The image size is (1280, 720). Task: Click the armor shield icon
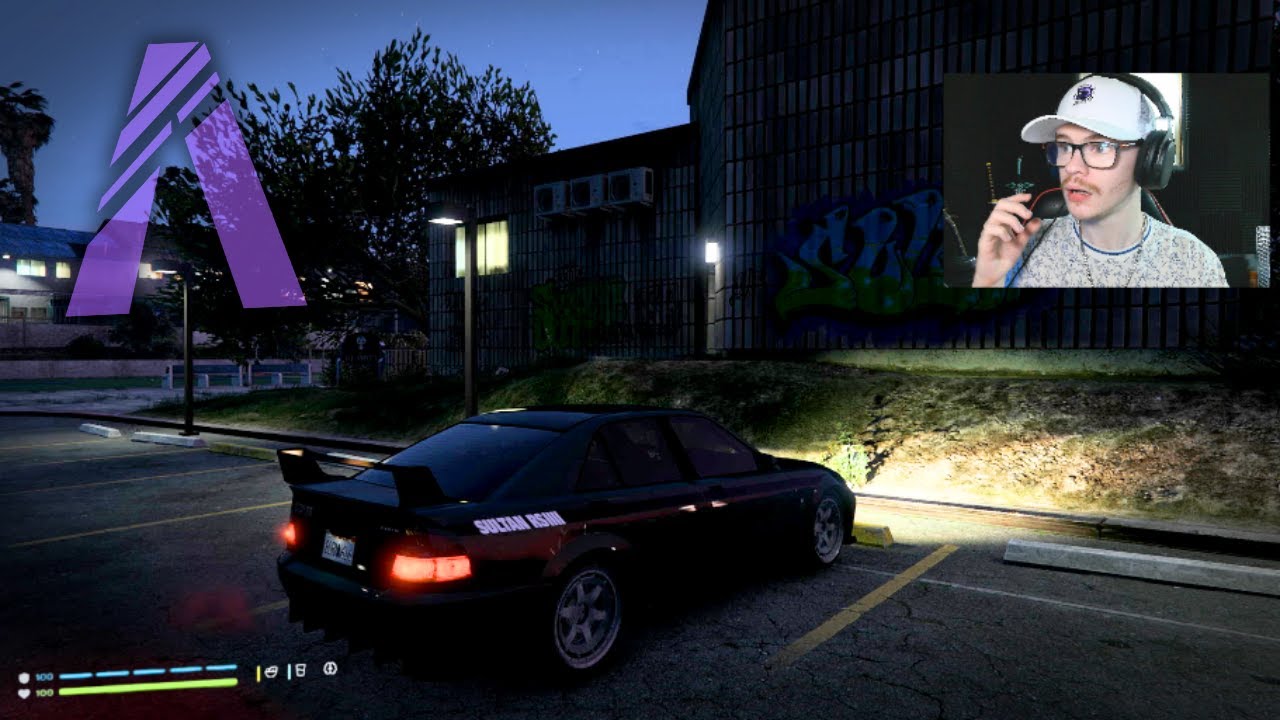coord(24,677)
